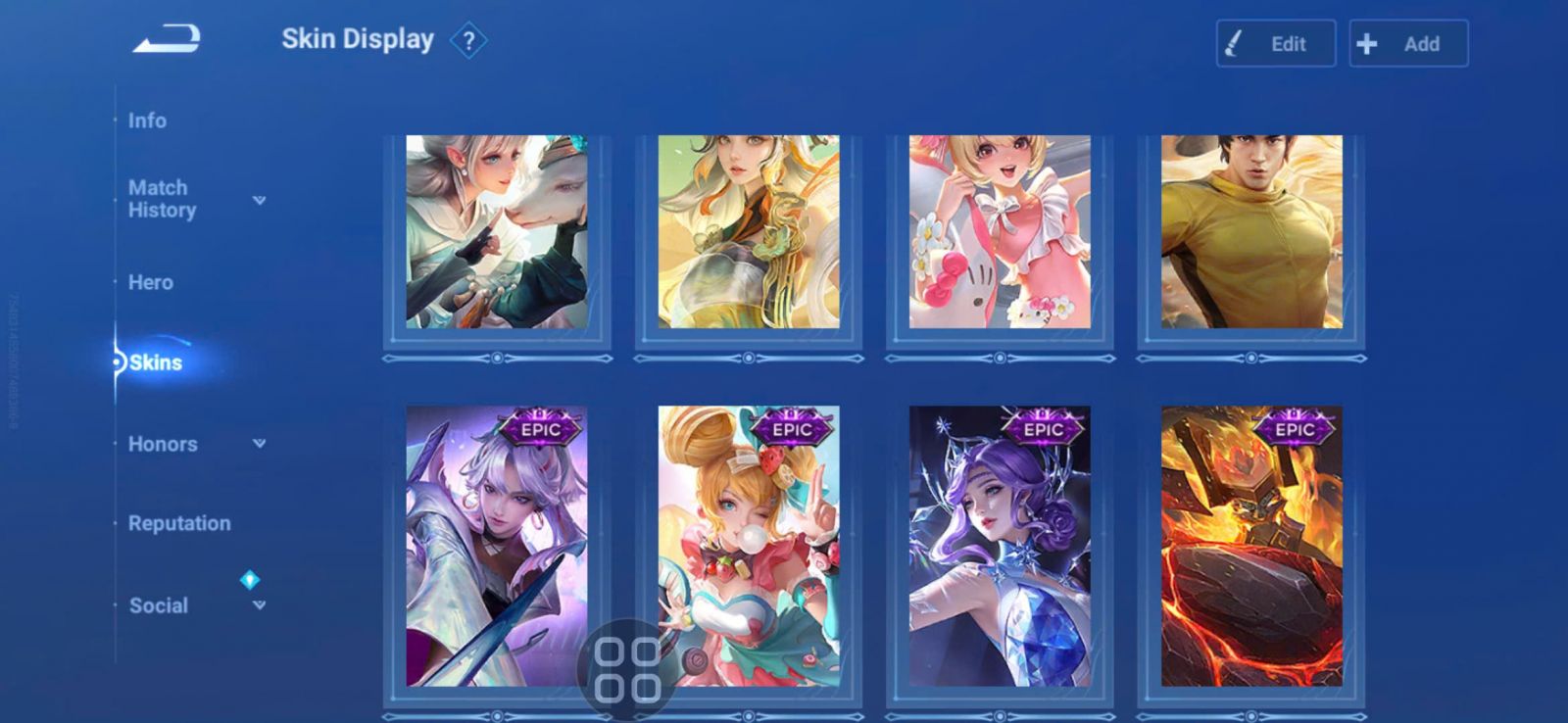Open the Honors section
1568x723 pixels.
point(163,444)
